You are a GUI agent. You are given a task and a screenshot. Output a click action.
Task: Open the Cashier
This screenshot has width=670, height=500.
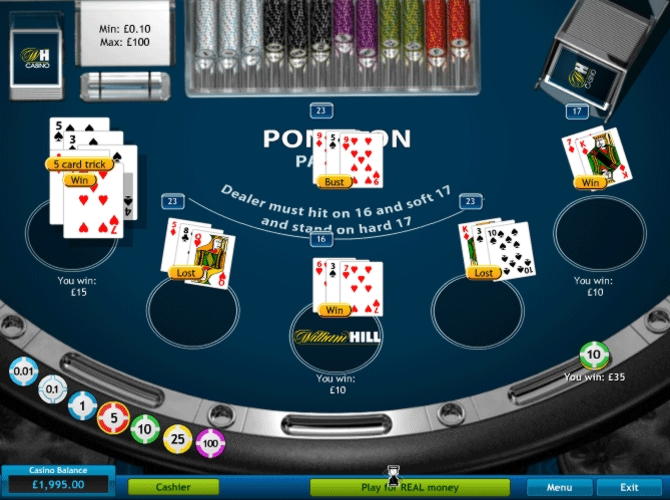point(173,487)
